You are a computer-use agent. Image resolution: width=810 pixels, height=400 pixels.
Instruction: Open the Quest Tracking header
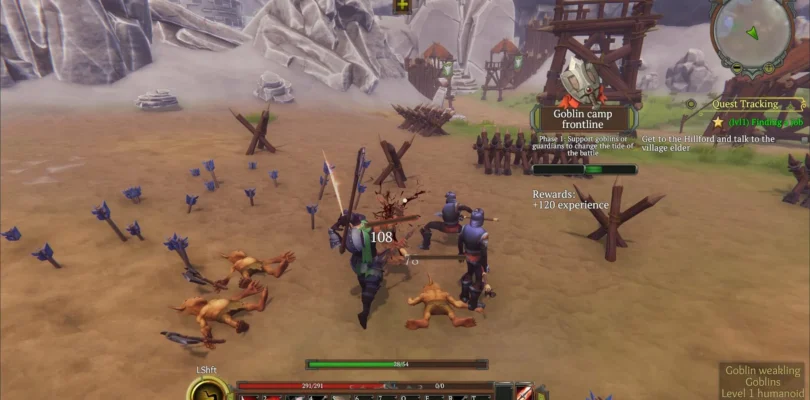(745, 103)
